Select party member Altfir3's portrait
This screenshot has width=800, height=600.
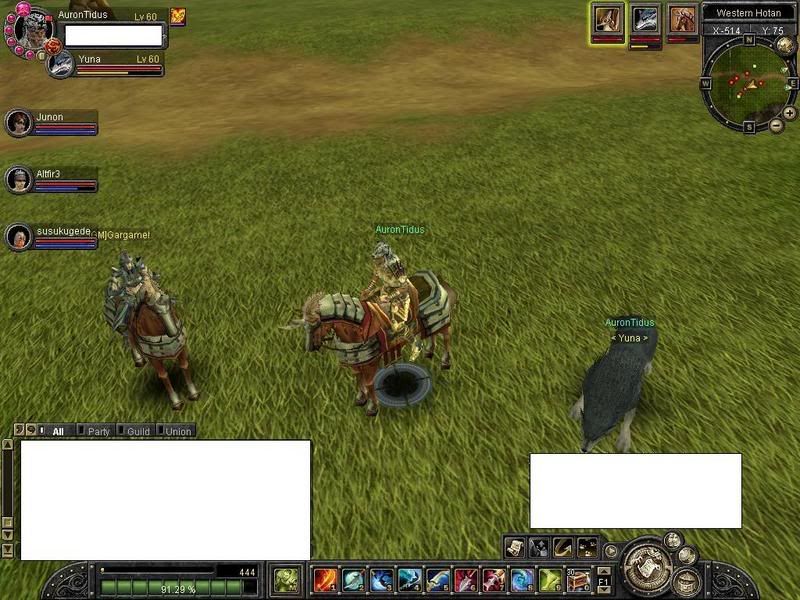point(18,180)
